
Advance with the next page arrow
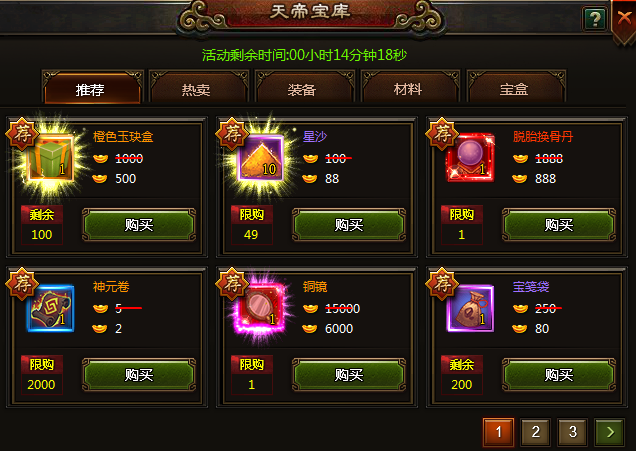click(608, 431)
